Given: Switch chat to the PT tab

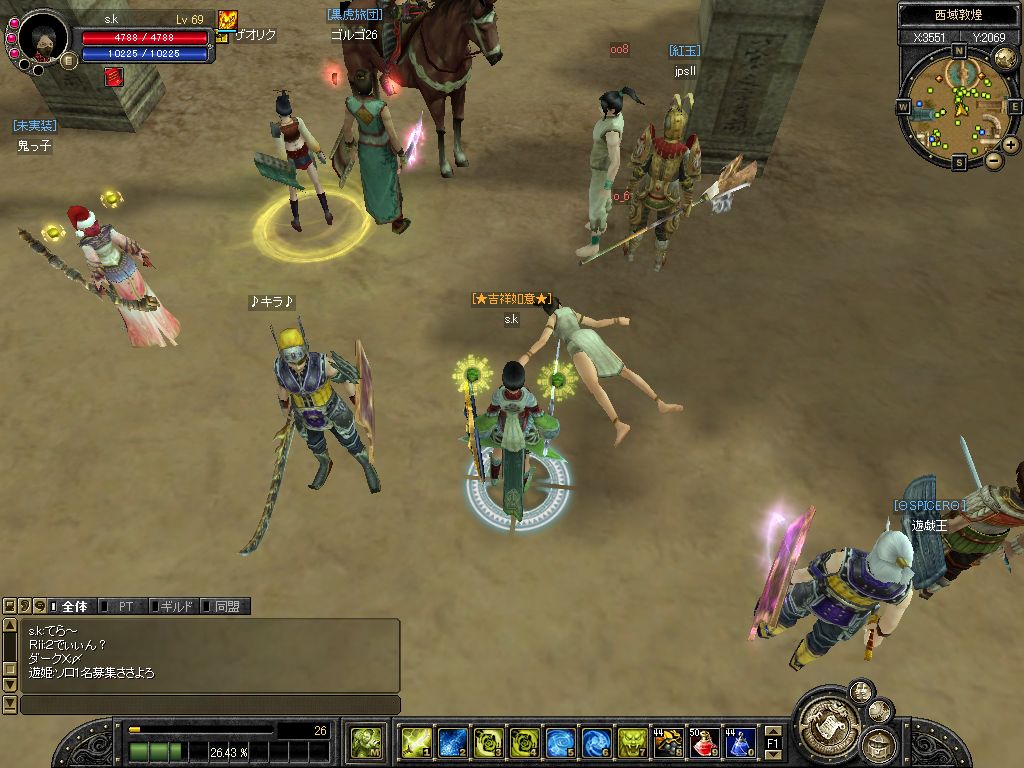Looking at the screenshot, I should pyautogui.click(x=125, y=606).
